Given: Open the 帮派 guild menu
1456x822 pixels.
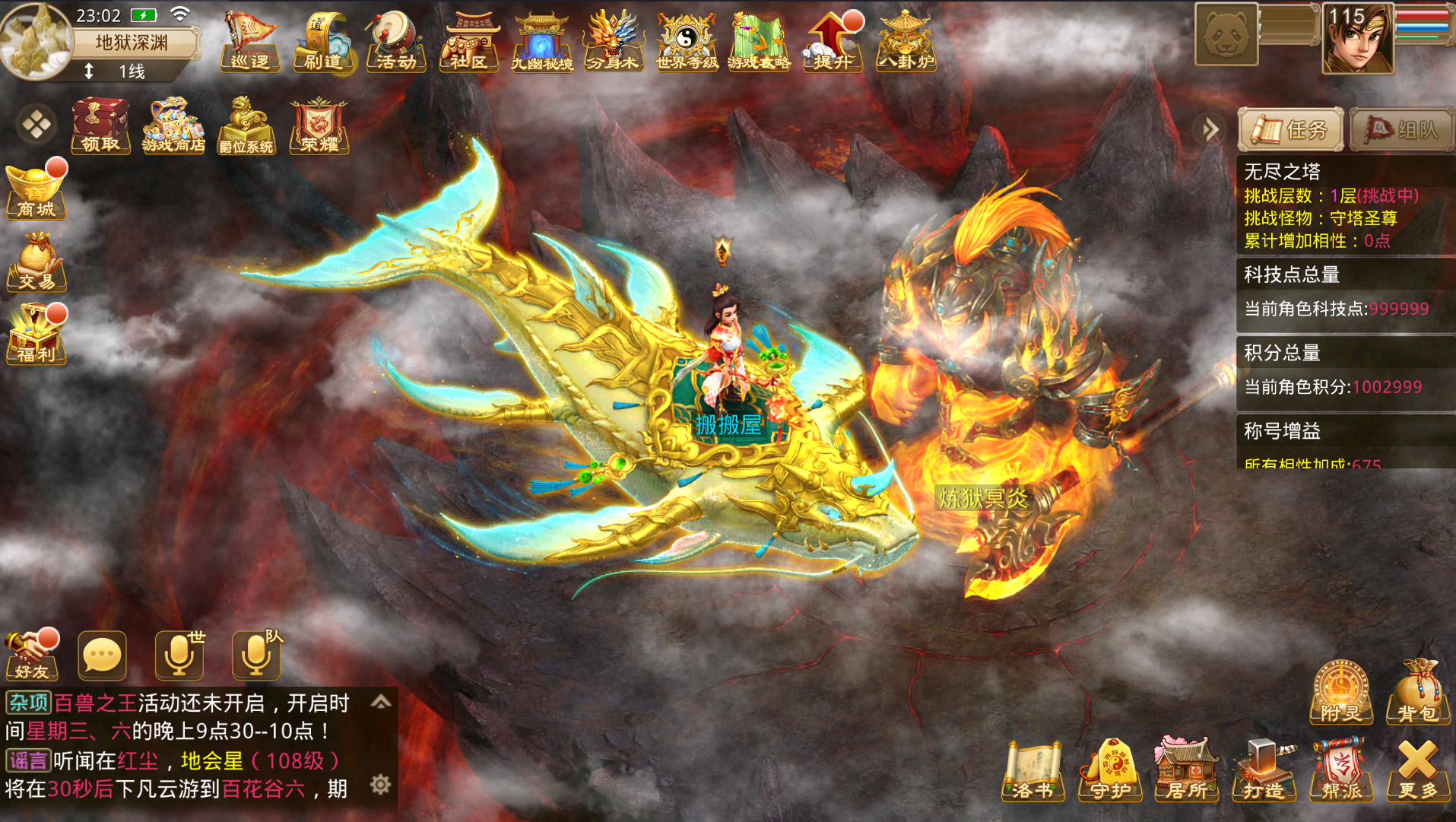Looking at the screenshot, I should [x=1342, y=771].
